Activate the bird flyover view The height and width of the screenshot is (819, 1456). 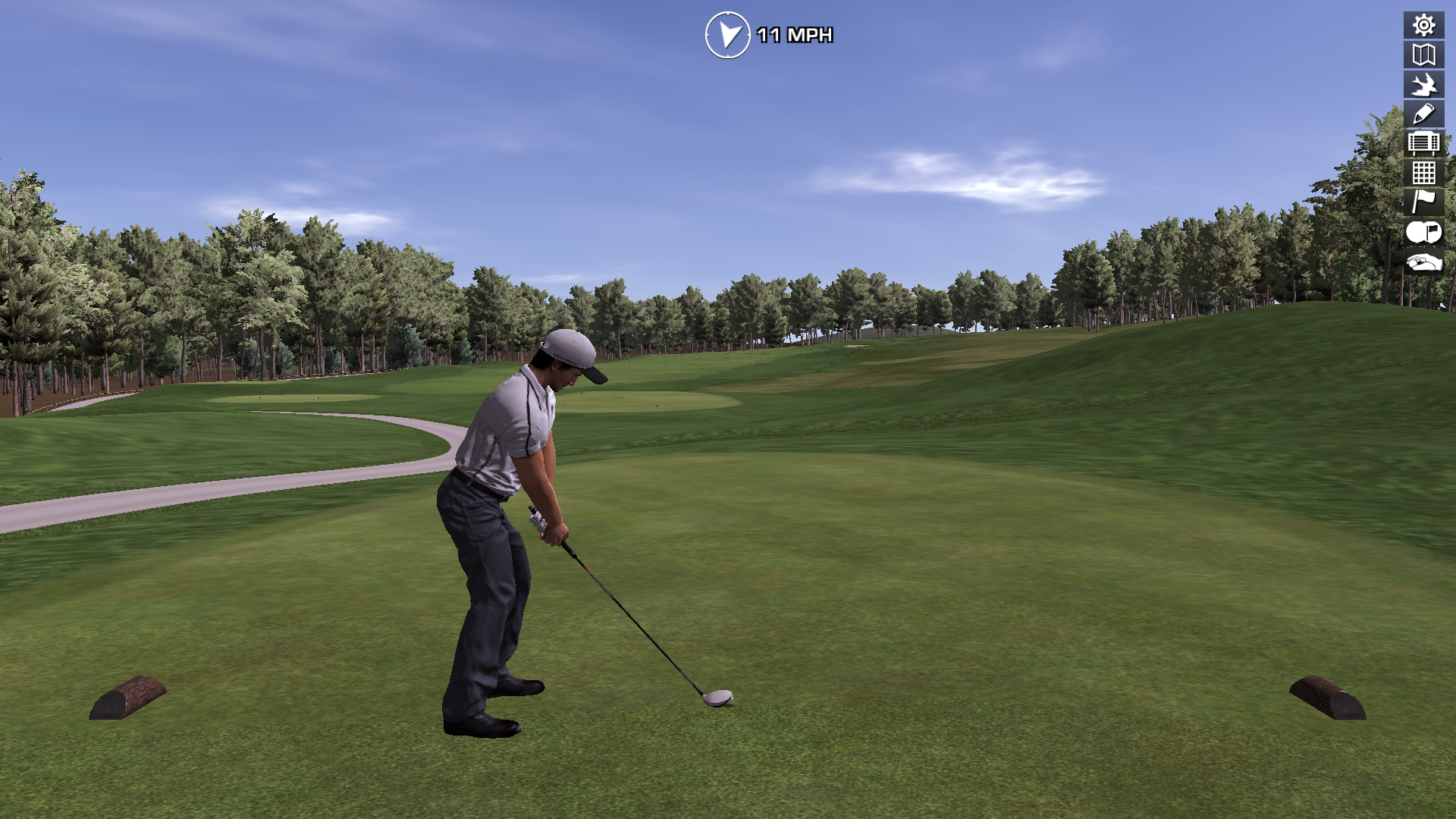coord(1423,84)
